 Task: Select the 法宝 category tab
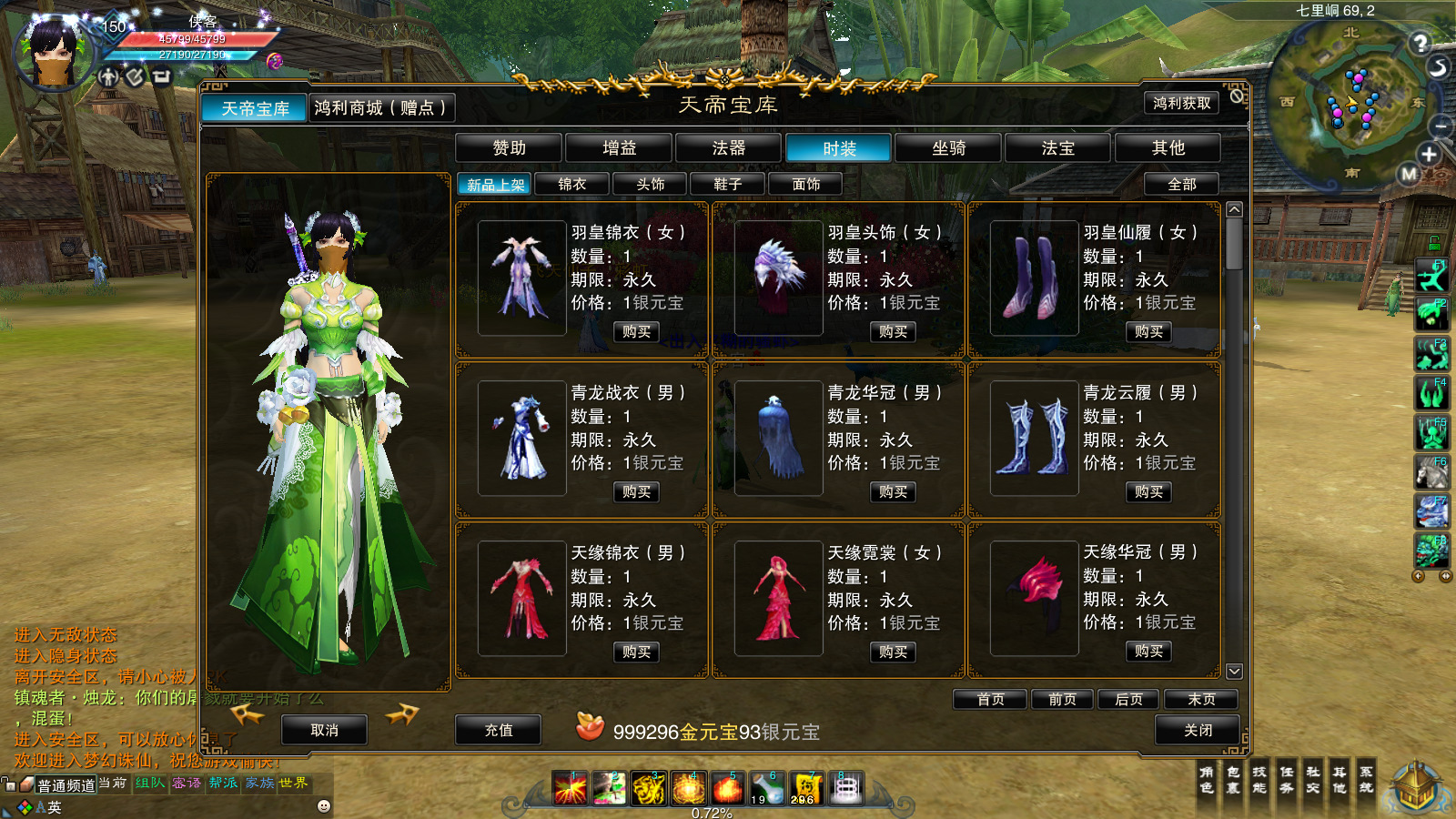pos(1057,148)
